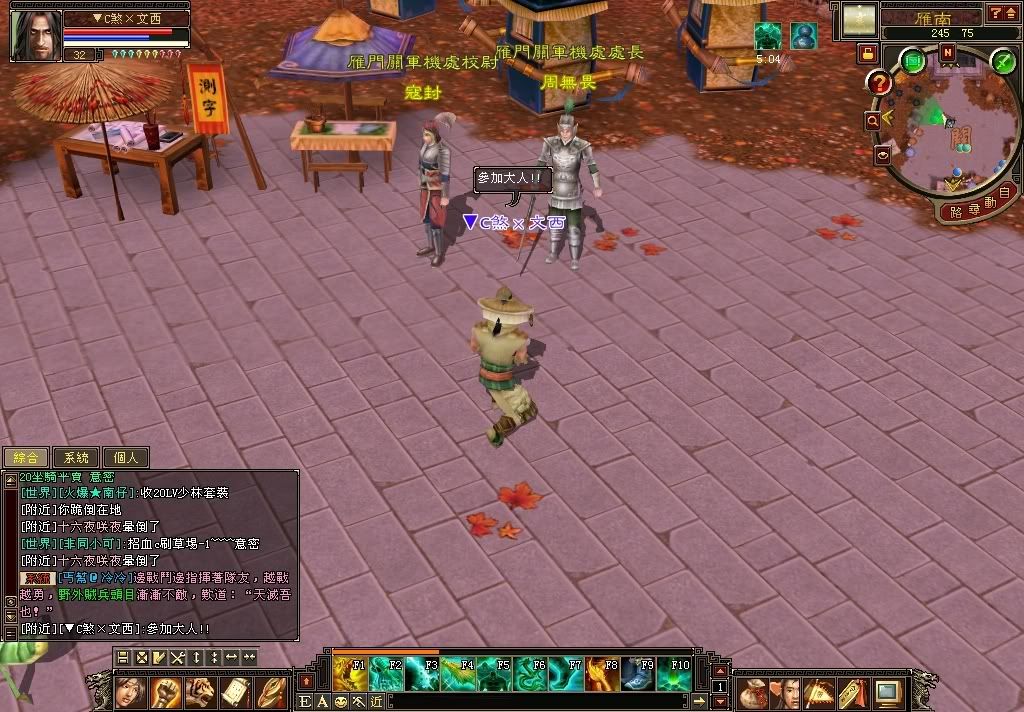
Task: Select the 綜合 chat tab
Action: [26, 457]
